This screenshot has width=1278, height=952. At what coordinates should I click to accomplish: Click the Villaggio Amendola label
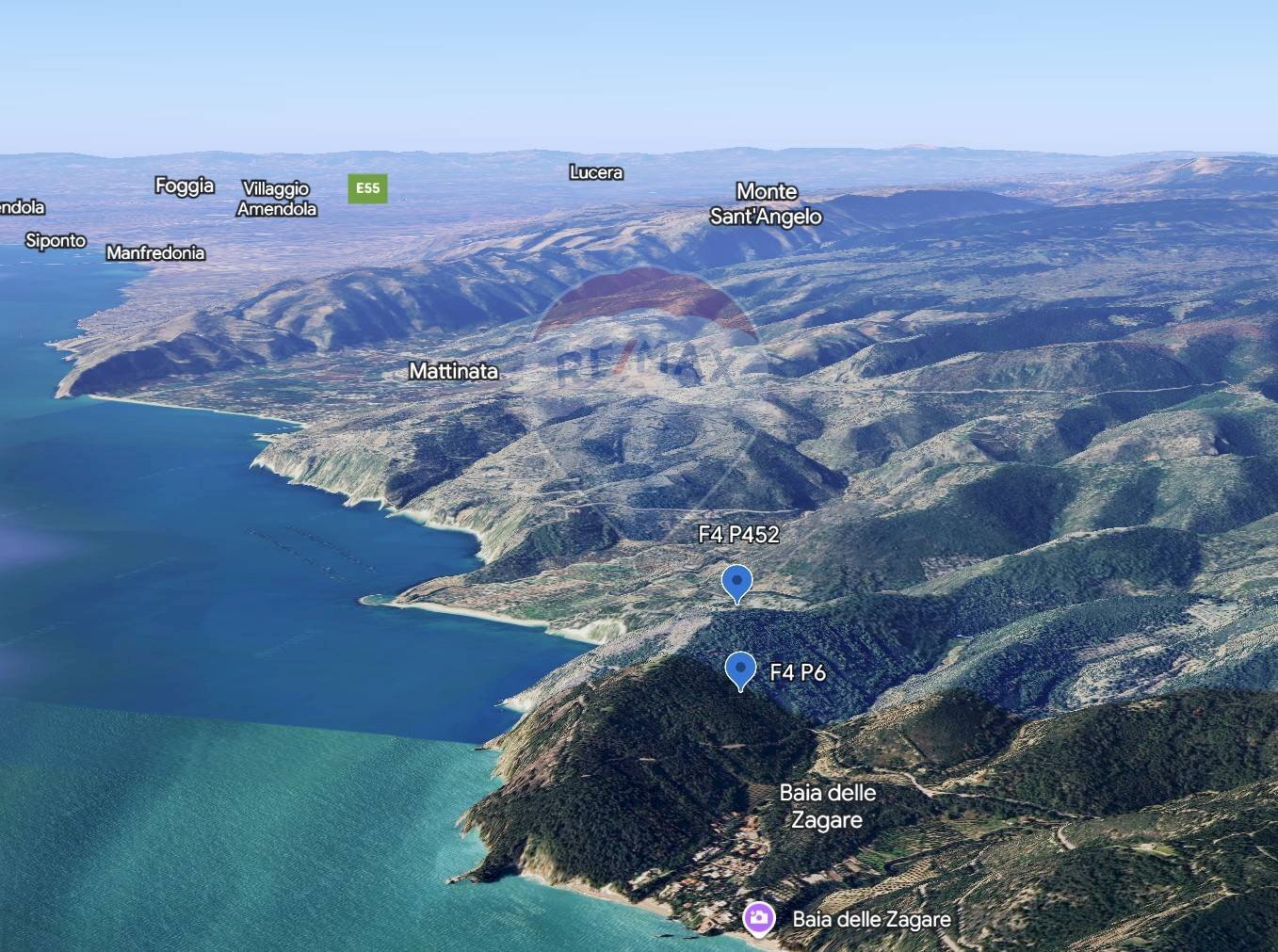point(276,199)
